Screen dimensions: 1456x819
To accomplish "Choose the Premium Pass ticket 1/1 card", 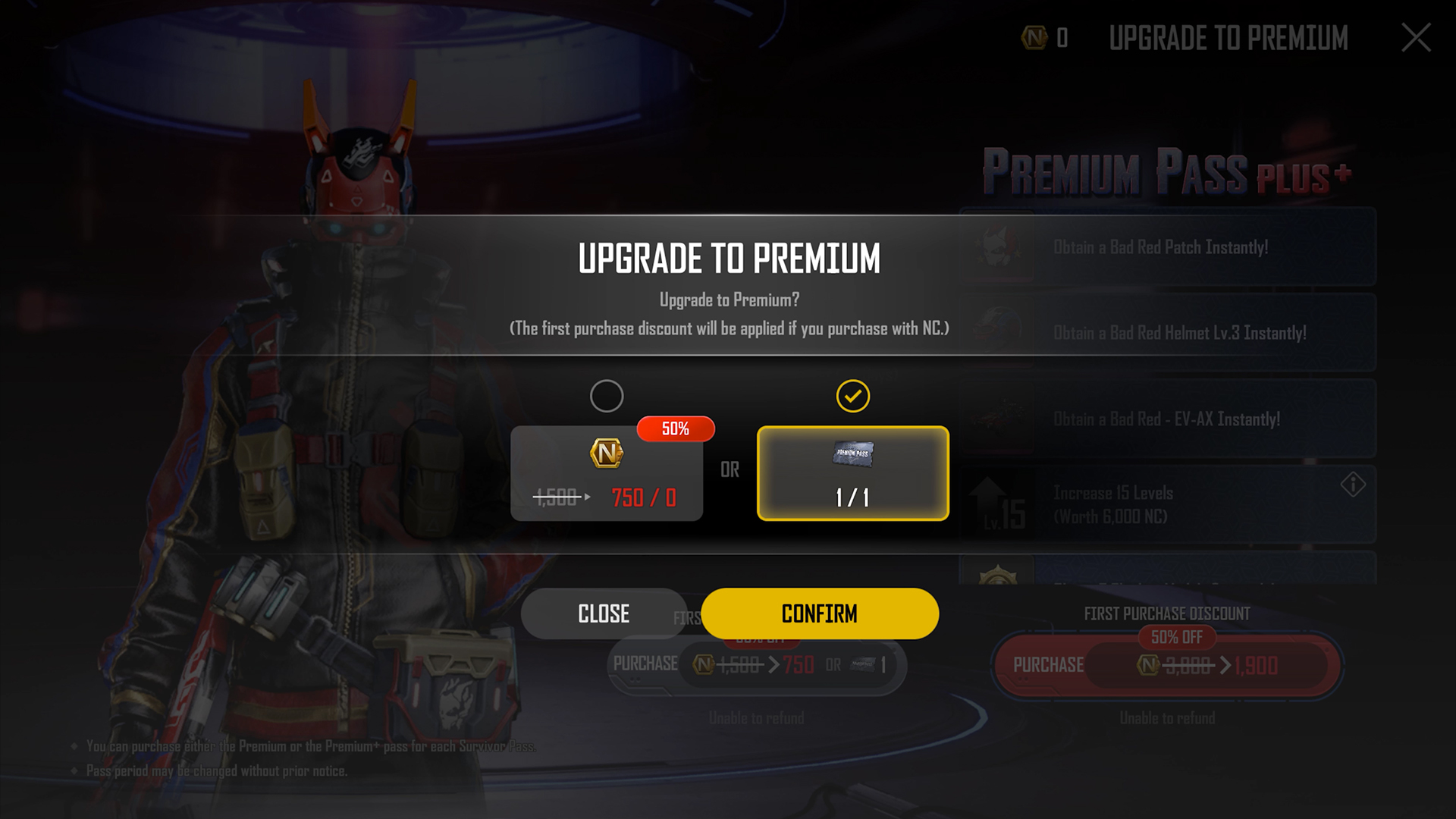I will point(852,473).
